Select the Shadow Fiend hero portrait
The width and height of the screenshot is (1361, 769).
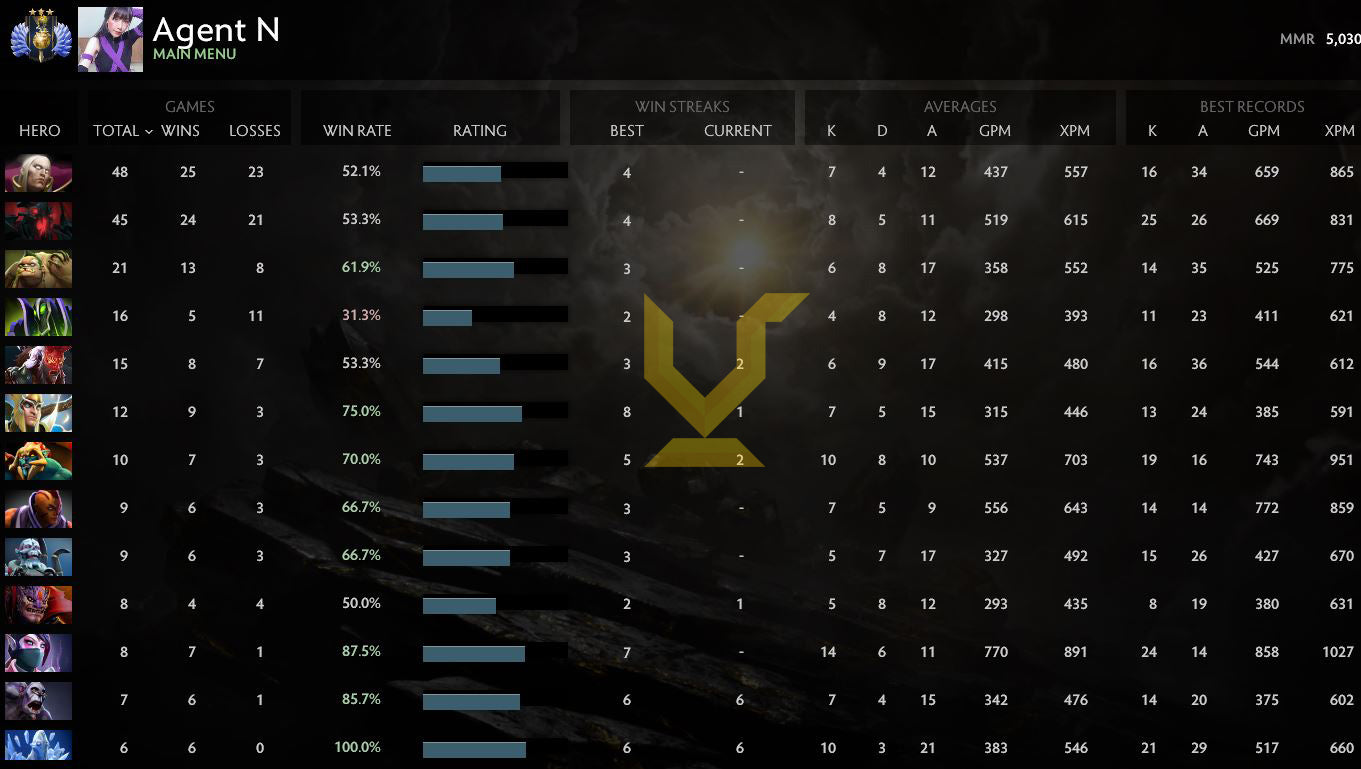tap(38, 220)
